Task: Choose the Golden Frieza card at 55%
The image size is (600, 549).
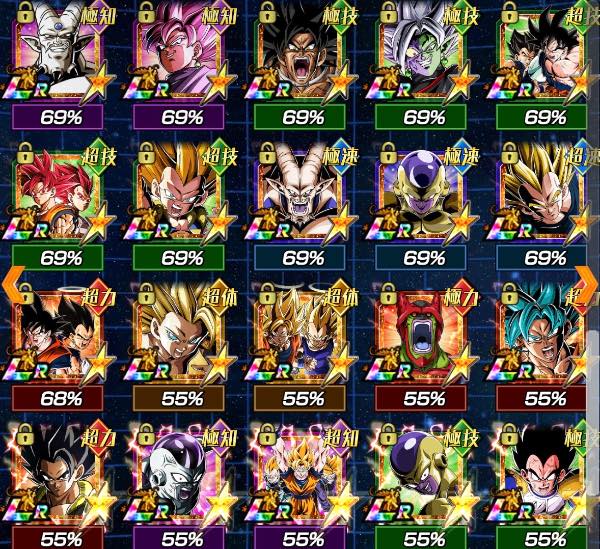Action: pos(425,472)
